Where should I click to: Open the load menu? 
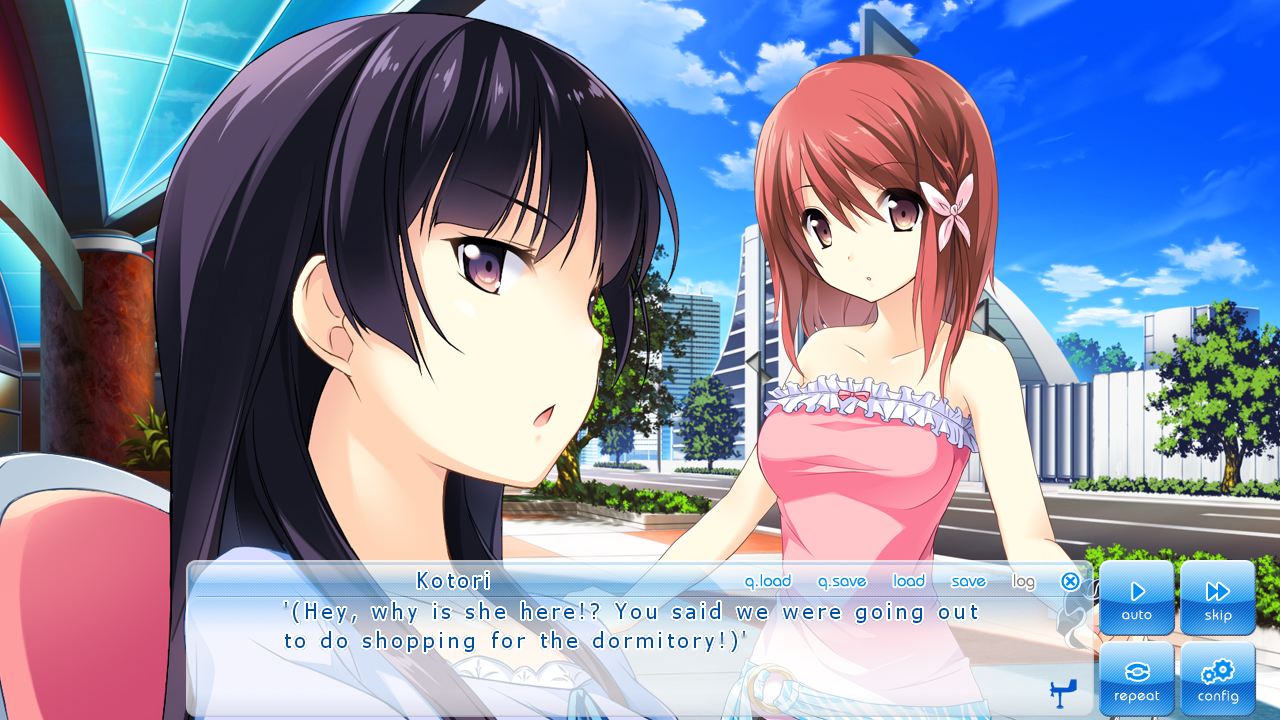(909, 581)
